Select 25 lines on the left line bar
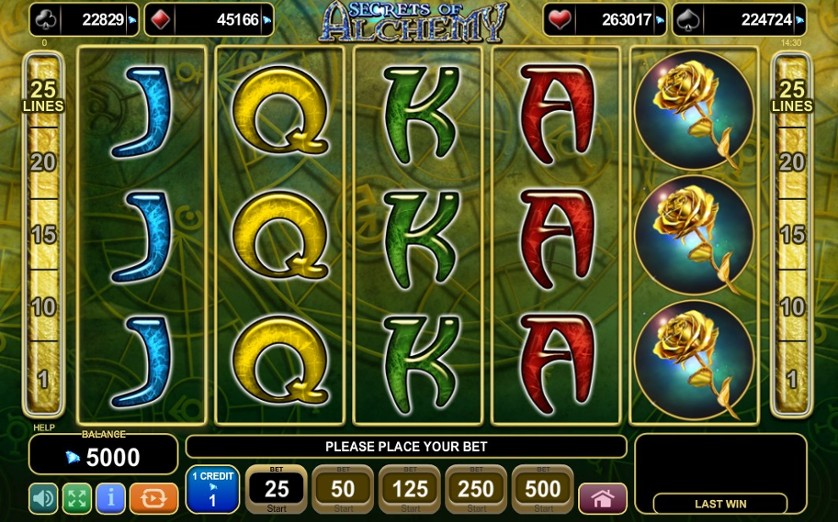838x522 pixels. click(x=43, y=96)
